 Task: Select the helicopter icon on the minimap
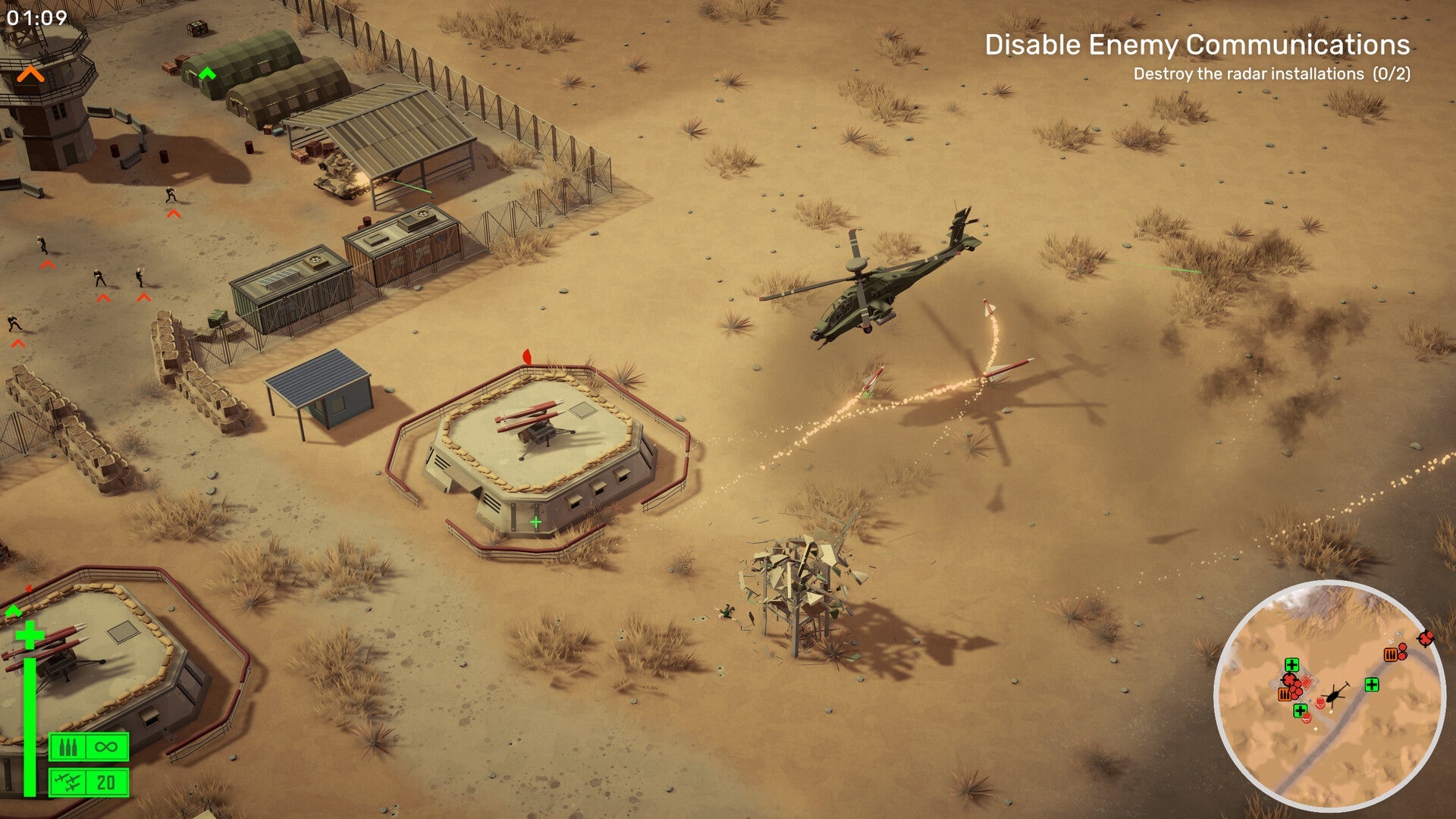click(1335, 695)
